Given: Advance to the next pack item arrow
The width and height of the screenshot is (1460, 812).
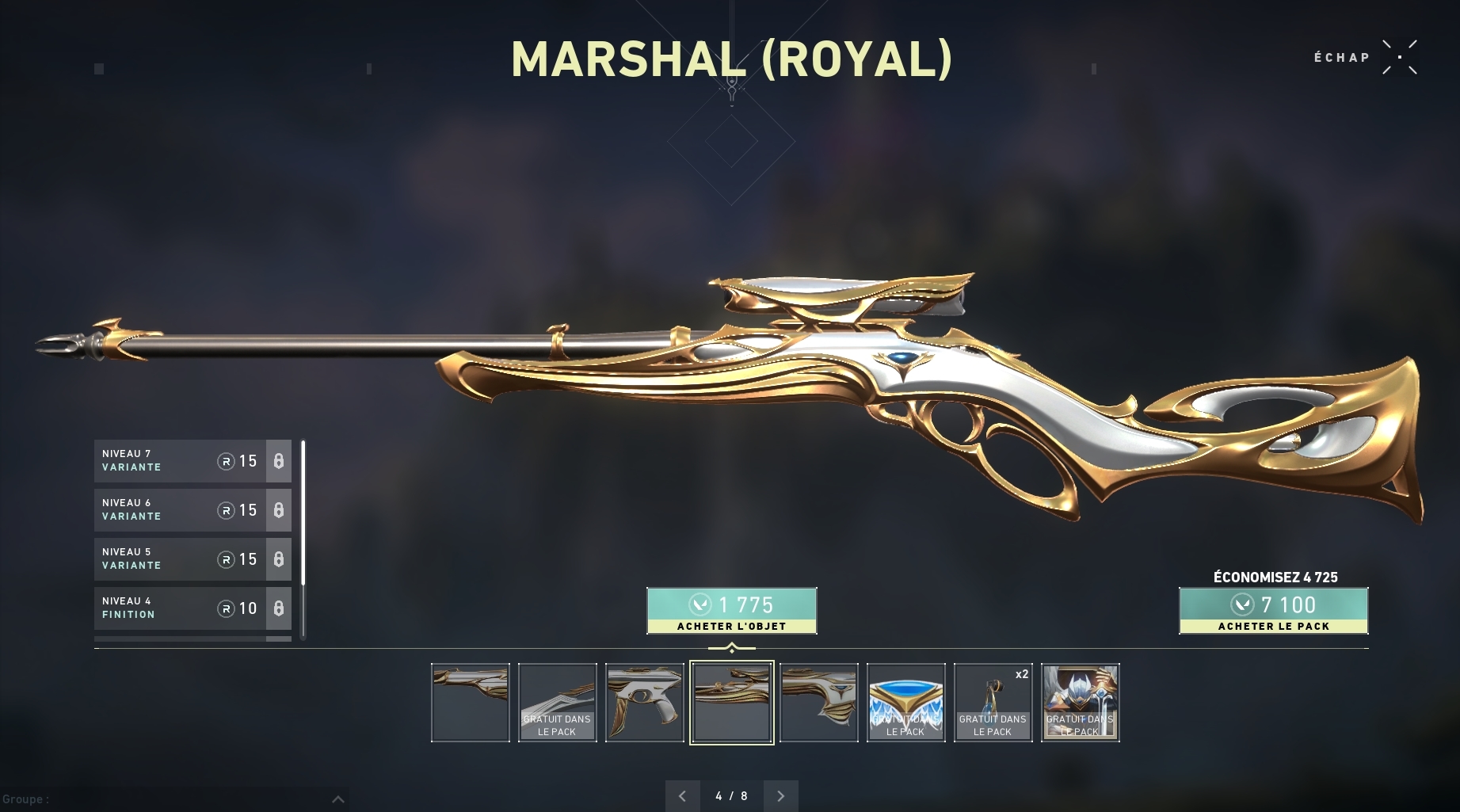Looking at the screenshot, I should click(x=781, y=795).
